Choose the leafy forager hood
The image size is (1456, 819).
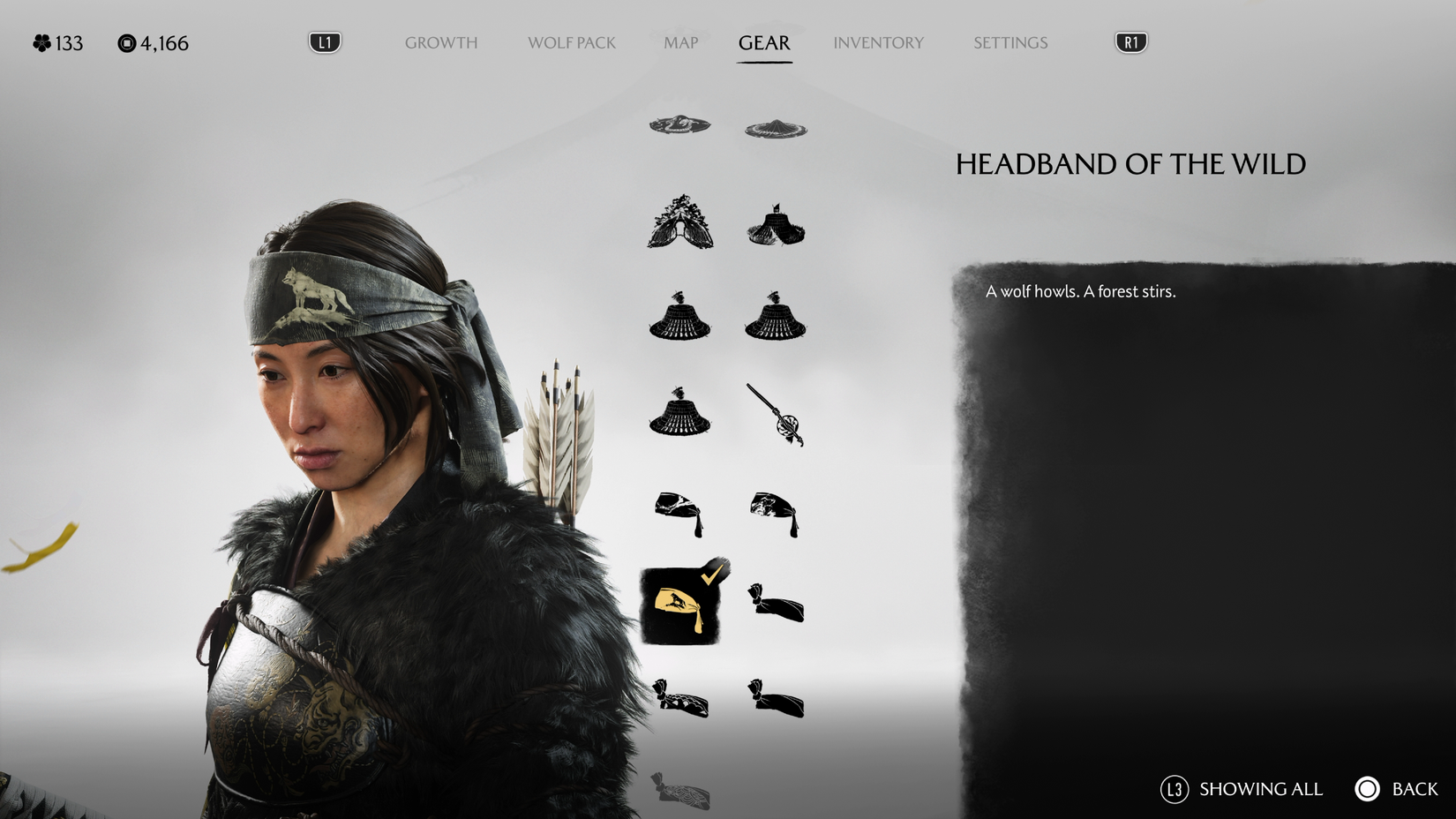point(679,222)
